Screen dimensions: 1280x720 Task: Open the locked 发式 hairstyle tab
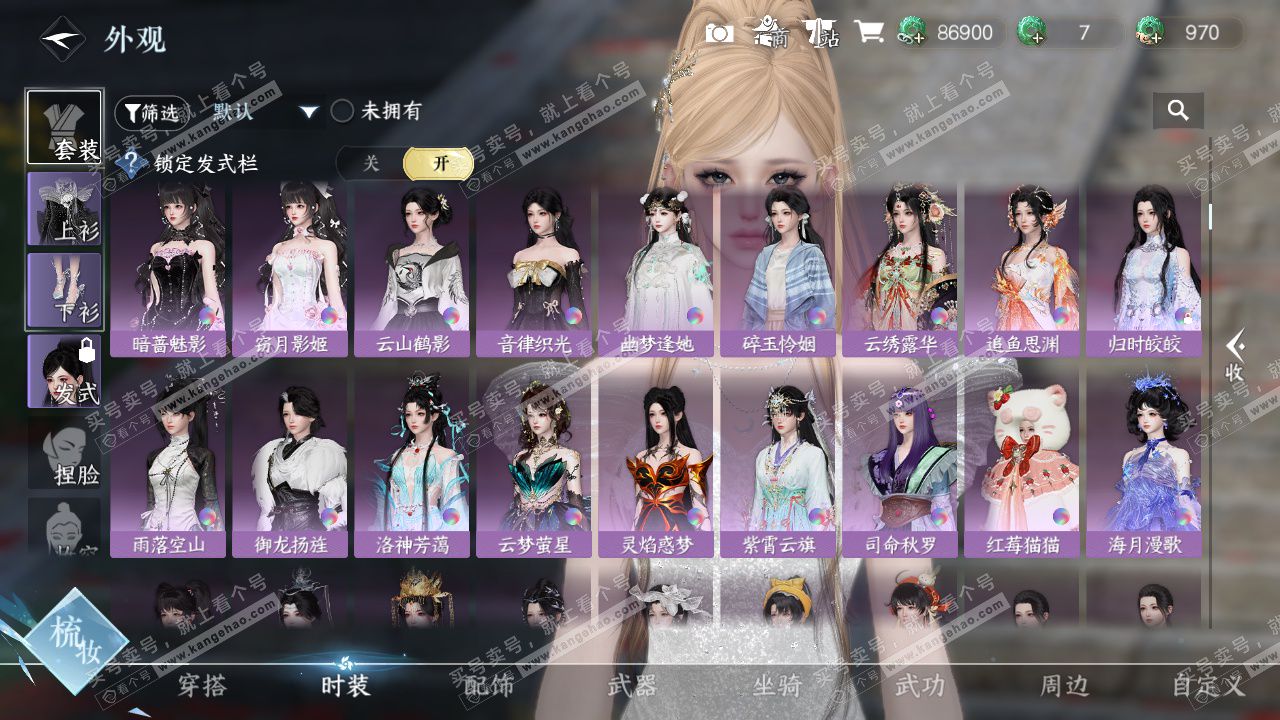click(x=64, y=371)
